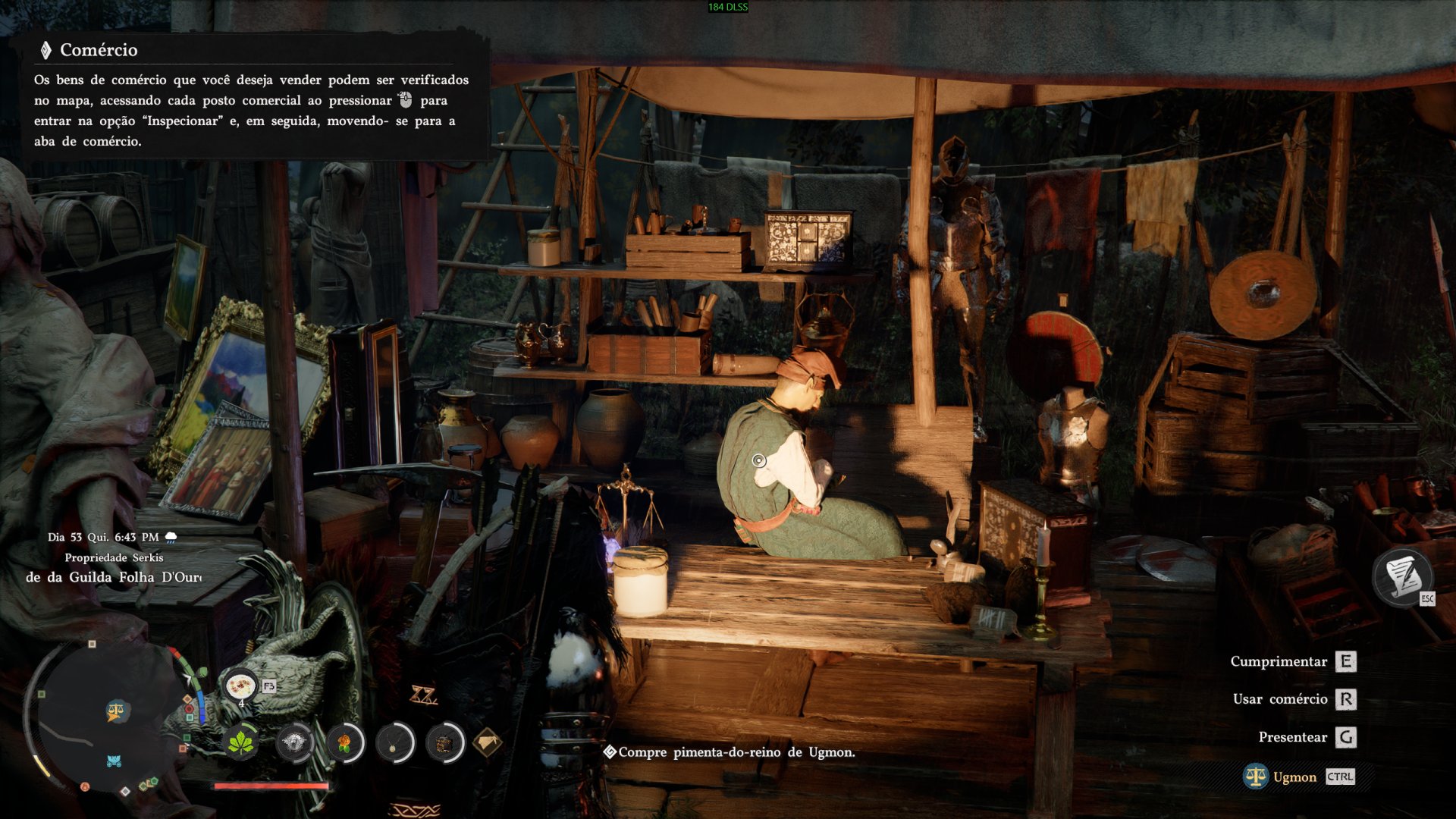Click the blue wagon marker on minimap
1456x819 pixels.
click(x=114, y=761)
